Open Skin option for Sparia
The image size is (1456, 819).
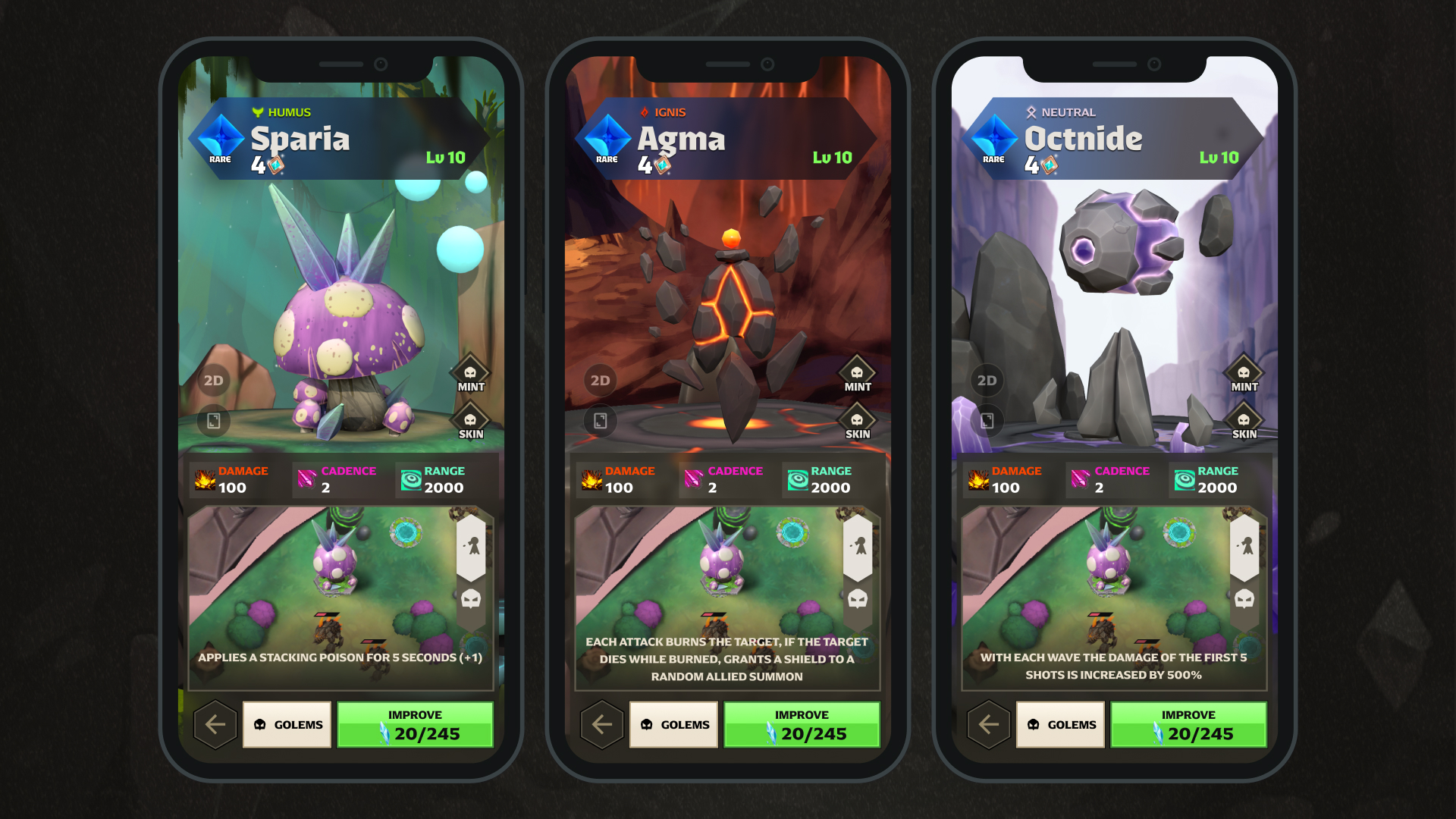[470, 422]
